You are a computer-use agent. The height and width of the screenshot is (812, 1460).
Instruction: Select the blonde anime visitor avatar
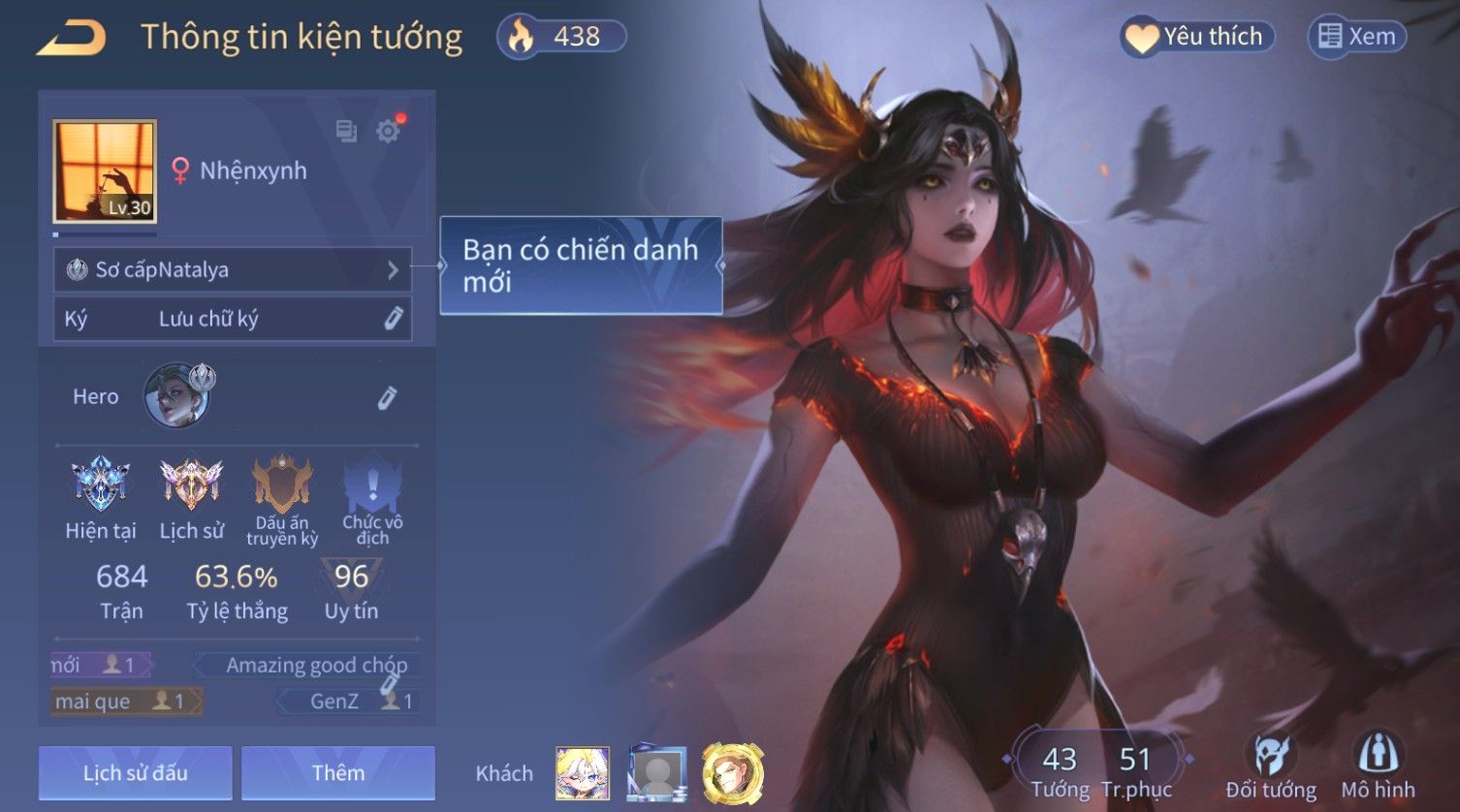coord(583,773)
